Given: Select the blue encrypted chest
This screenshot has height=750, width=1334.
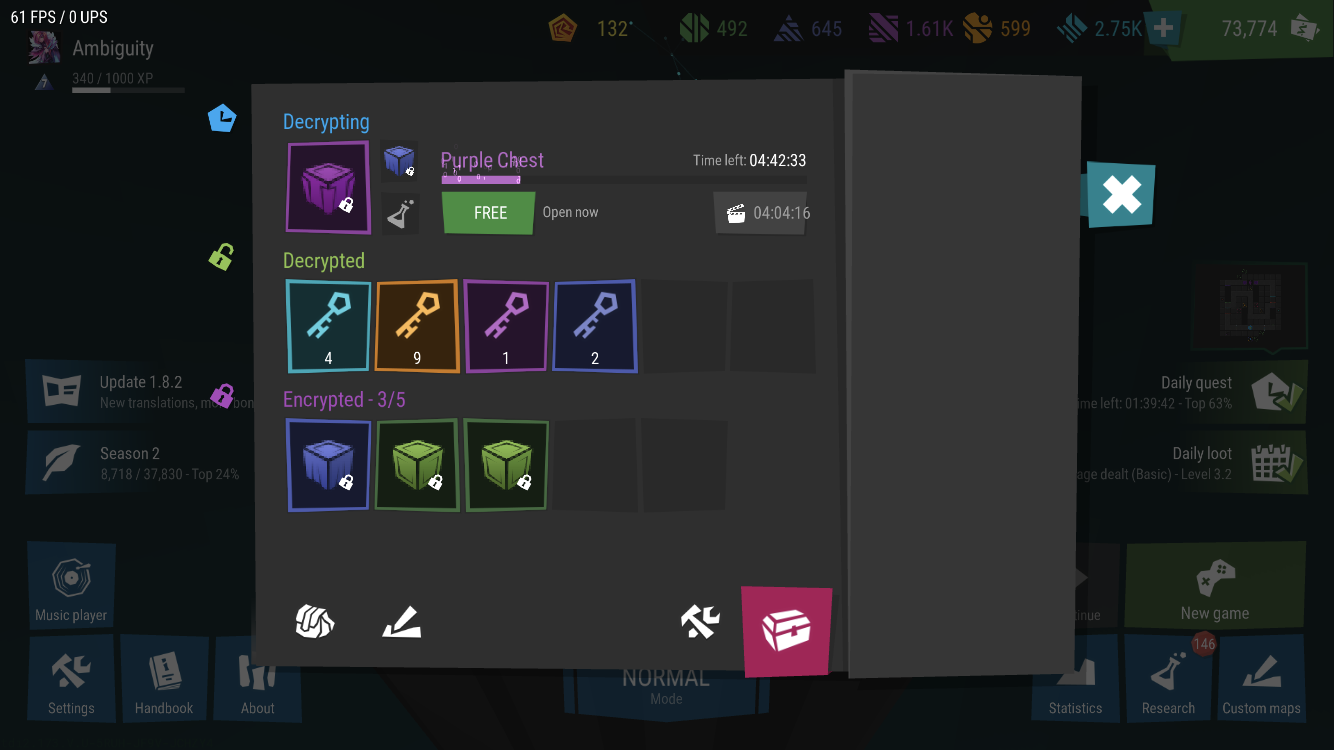Looking at the screenshot, I should point(328,465).
